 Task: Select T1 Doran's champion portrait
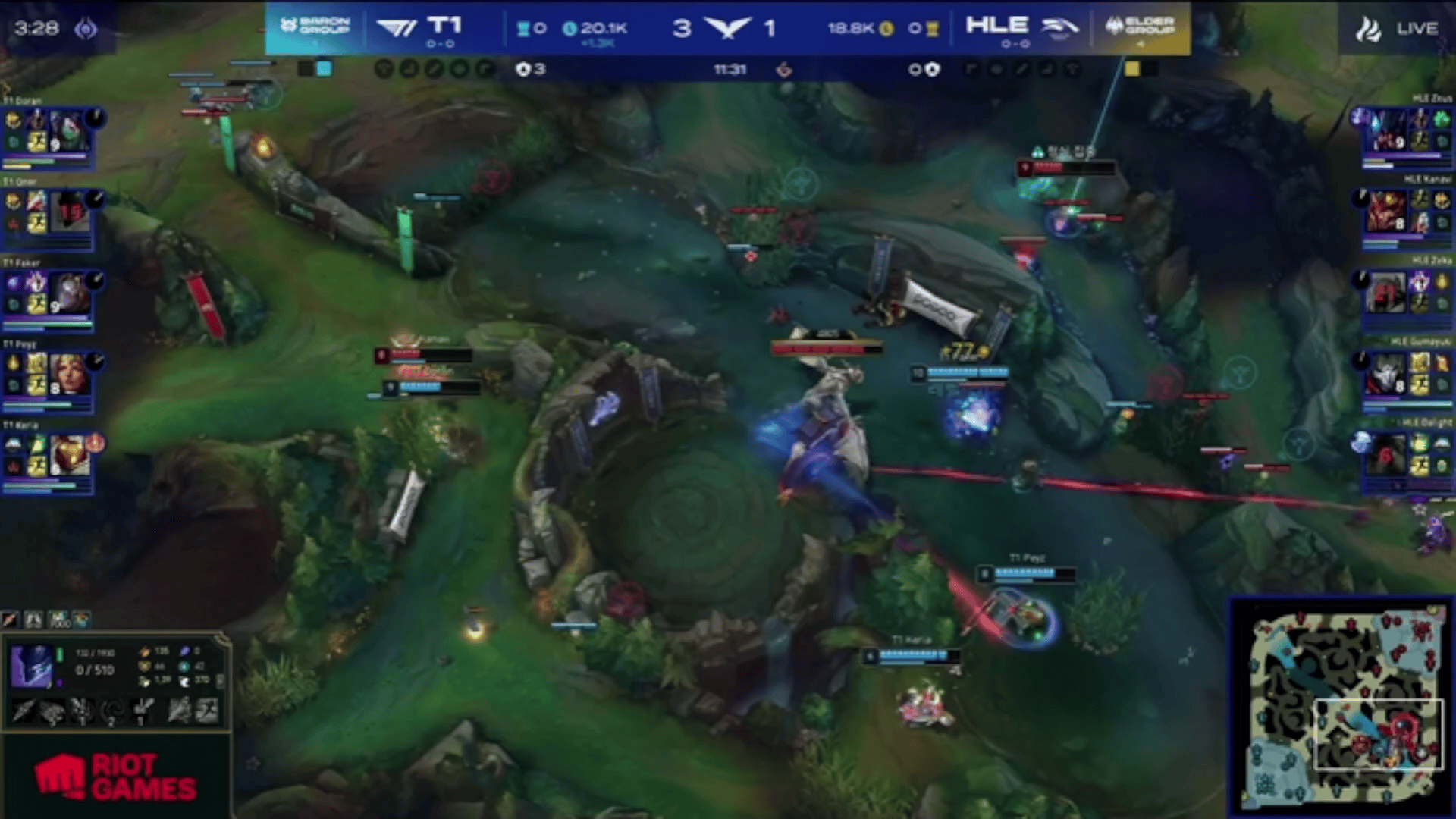point(68,132)
